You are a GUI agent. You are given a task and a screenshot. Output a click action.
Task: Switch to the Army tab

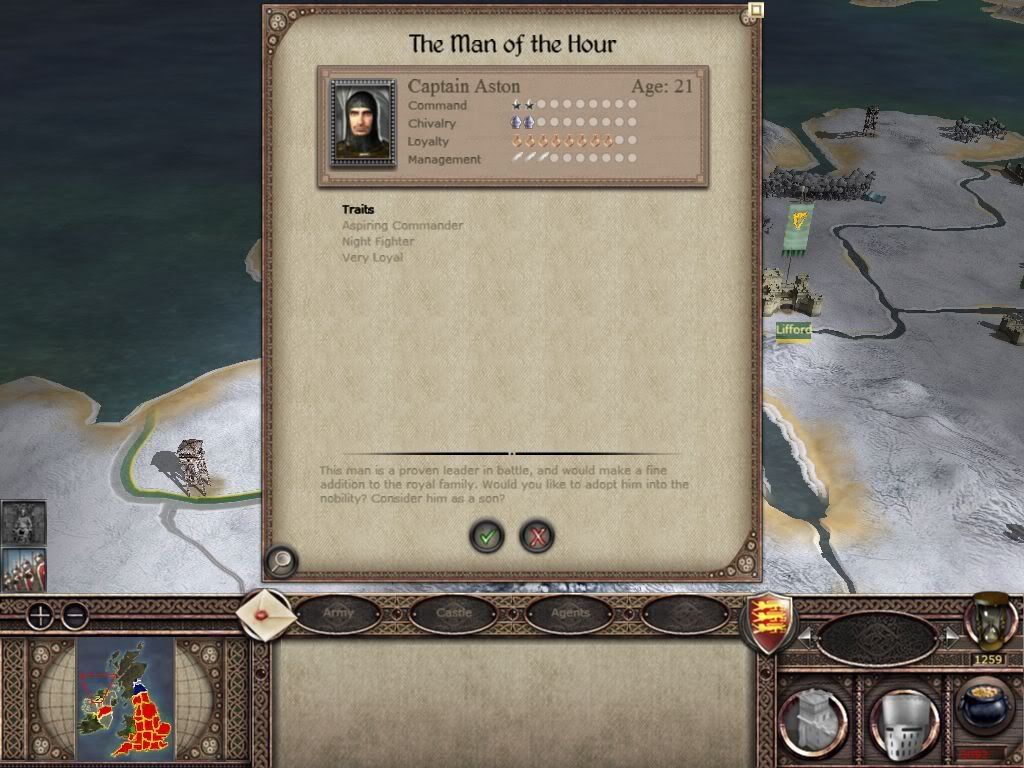point(338,613)
